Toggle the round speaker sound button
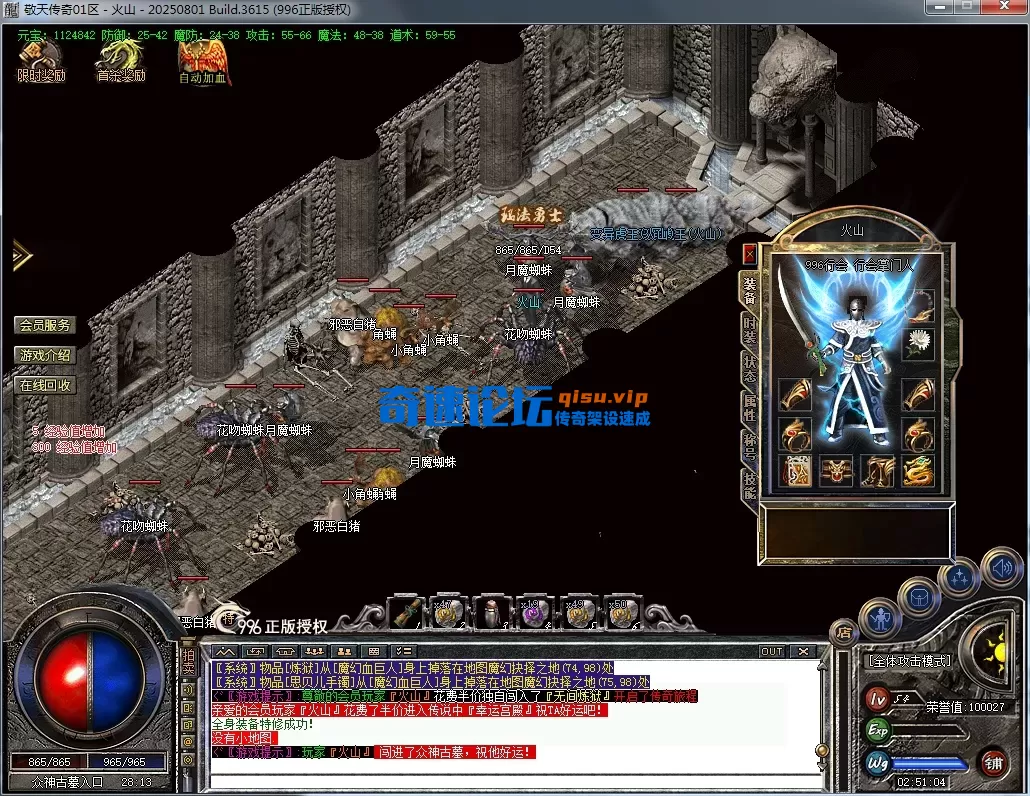This screenshot has width=1030, height=796. (1001, 569)
